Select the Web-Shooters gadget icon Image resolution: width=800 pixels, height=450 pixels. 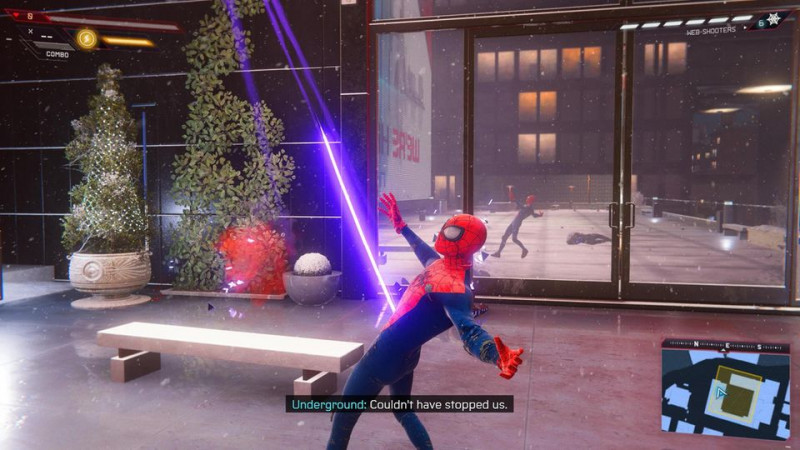[x=772, y=19]
